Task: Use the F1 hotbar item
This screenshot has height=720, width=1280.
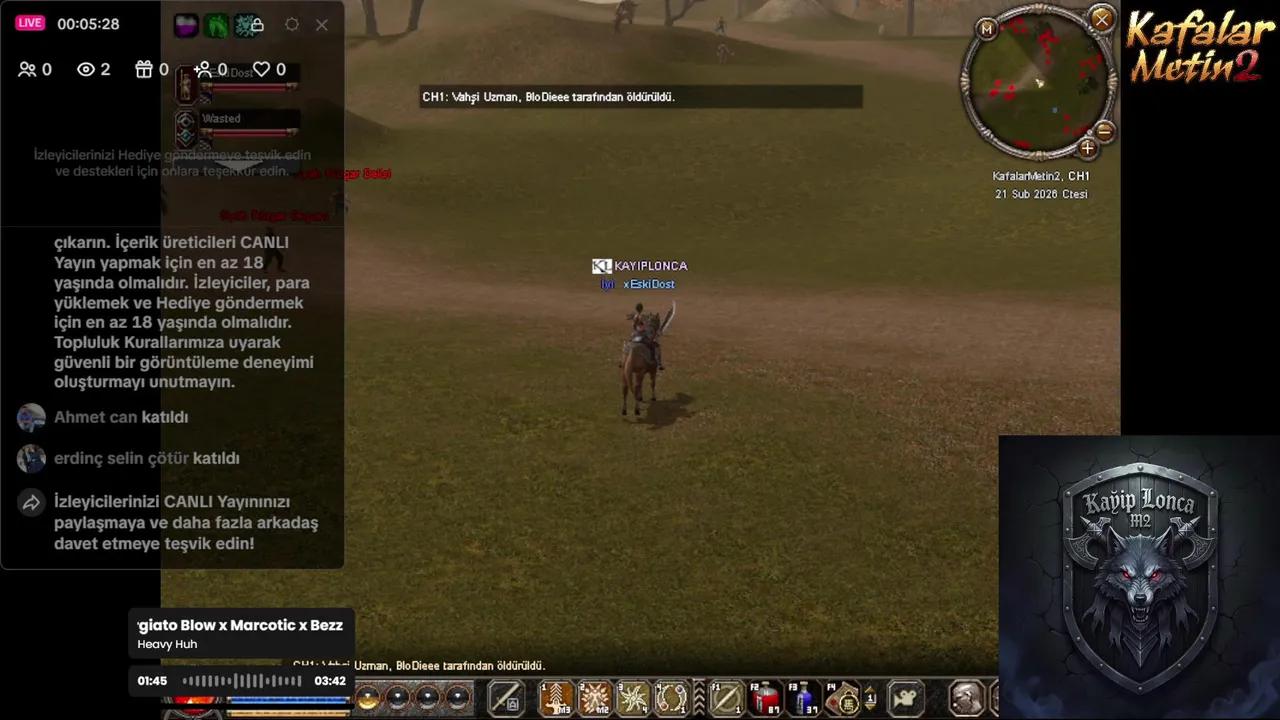Action: click(727, 698)
